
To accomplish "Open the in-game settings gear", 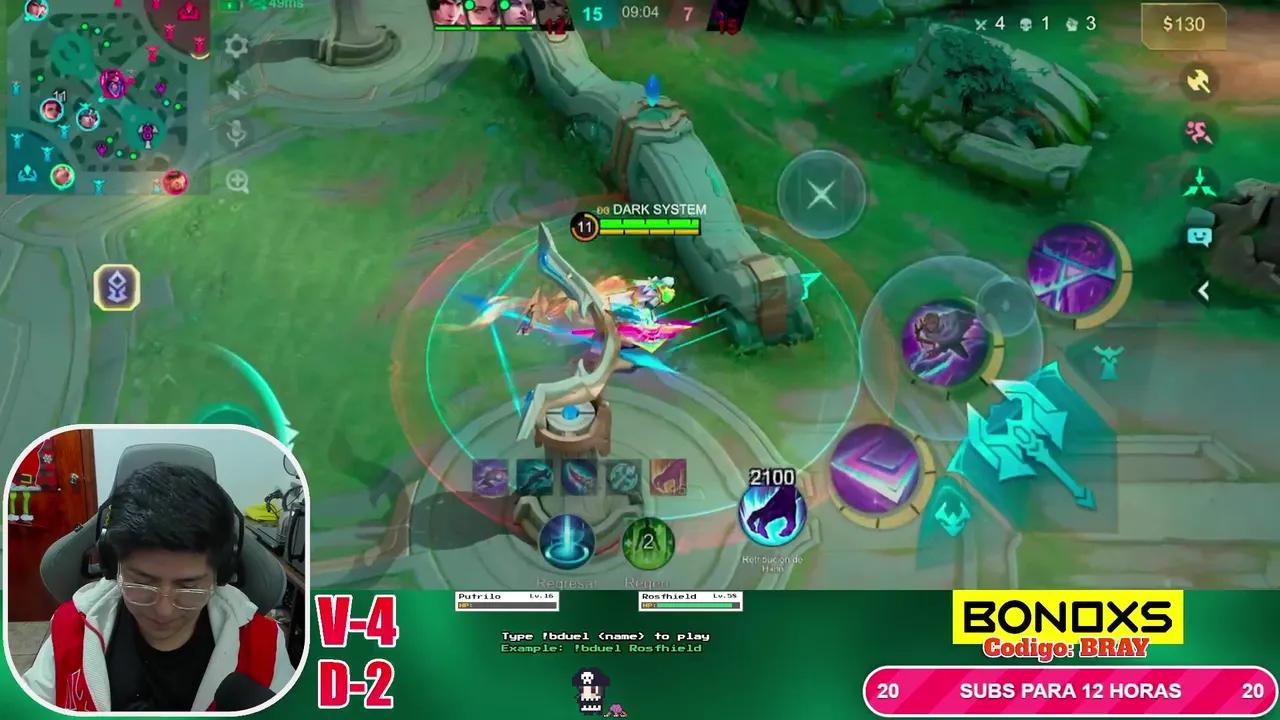I will [236, 47].
